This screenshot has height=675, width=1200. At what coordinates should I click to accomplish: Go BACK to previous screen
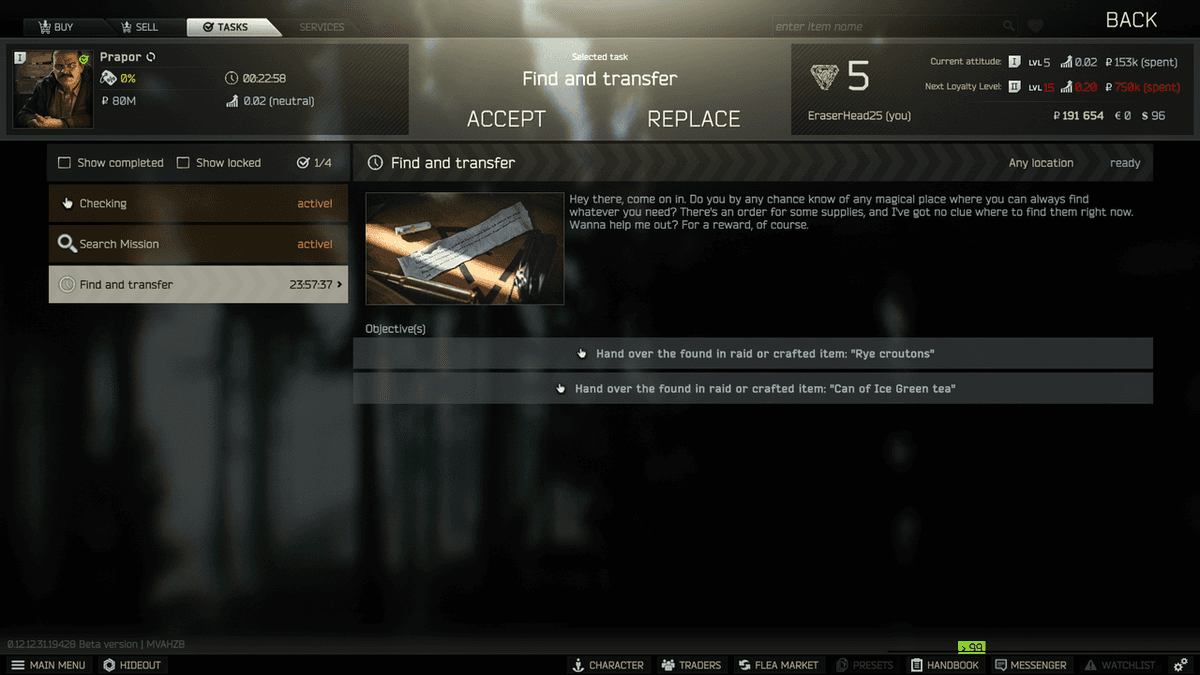coord(1131,20)
